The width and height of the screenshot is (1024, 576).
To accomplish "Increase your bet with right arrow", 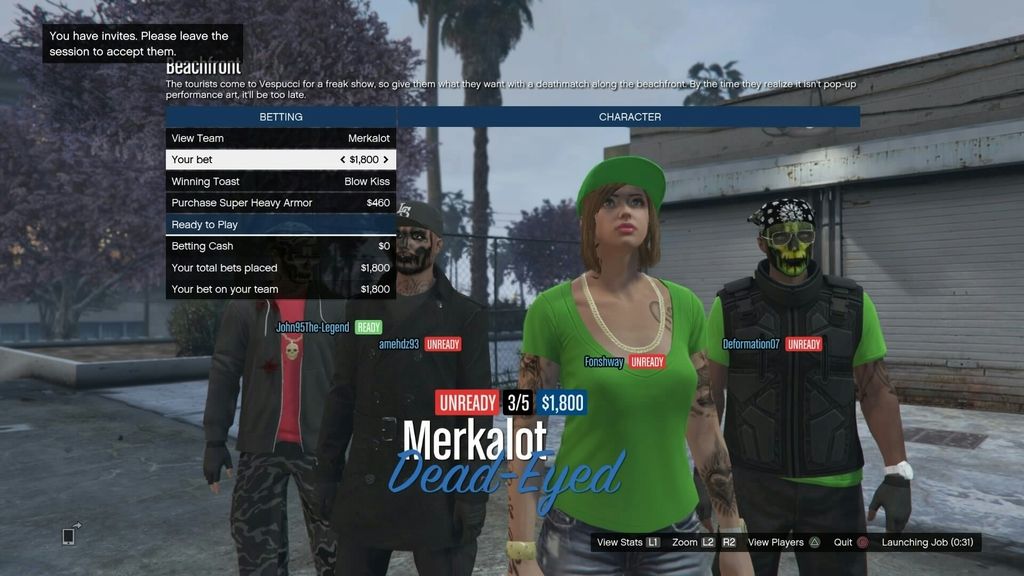I will pos(386,160).
